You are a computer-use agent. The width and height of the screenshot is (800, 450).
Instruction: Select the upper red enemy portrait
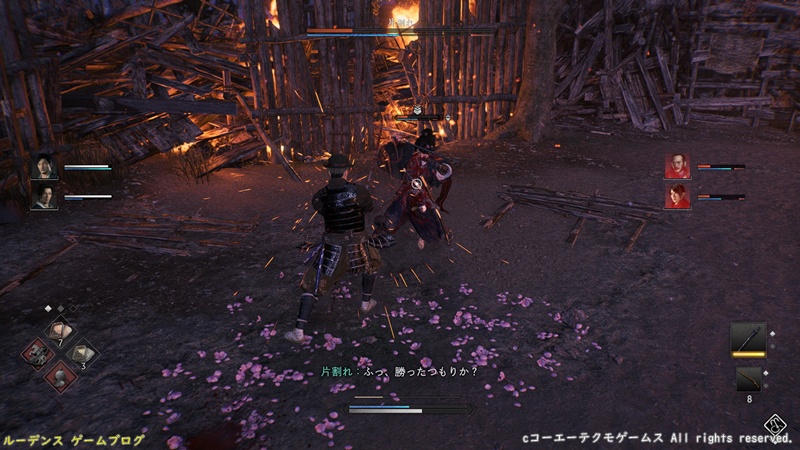(x=677, y=166)
